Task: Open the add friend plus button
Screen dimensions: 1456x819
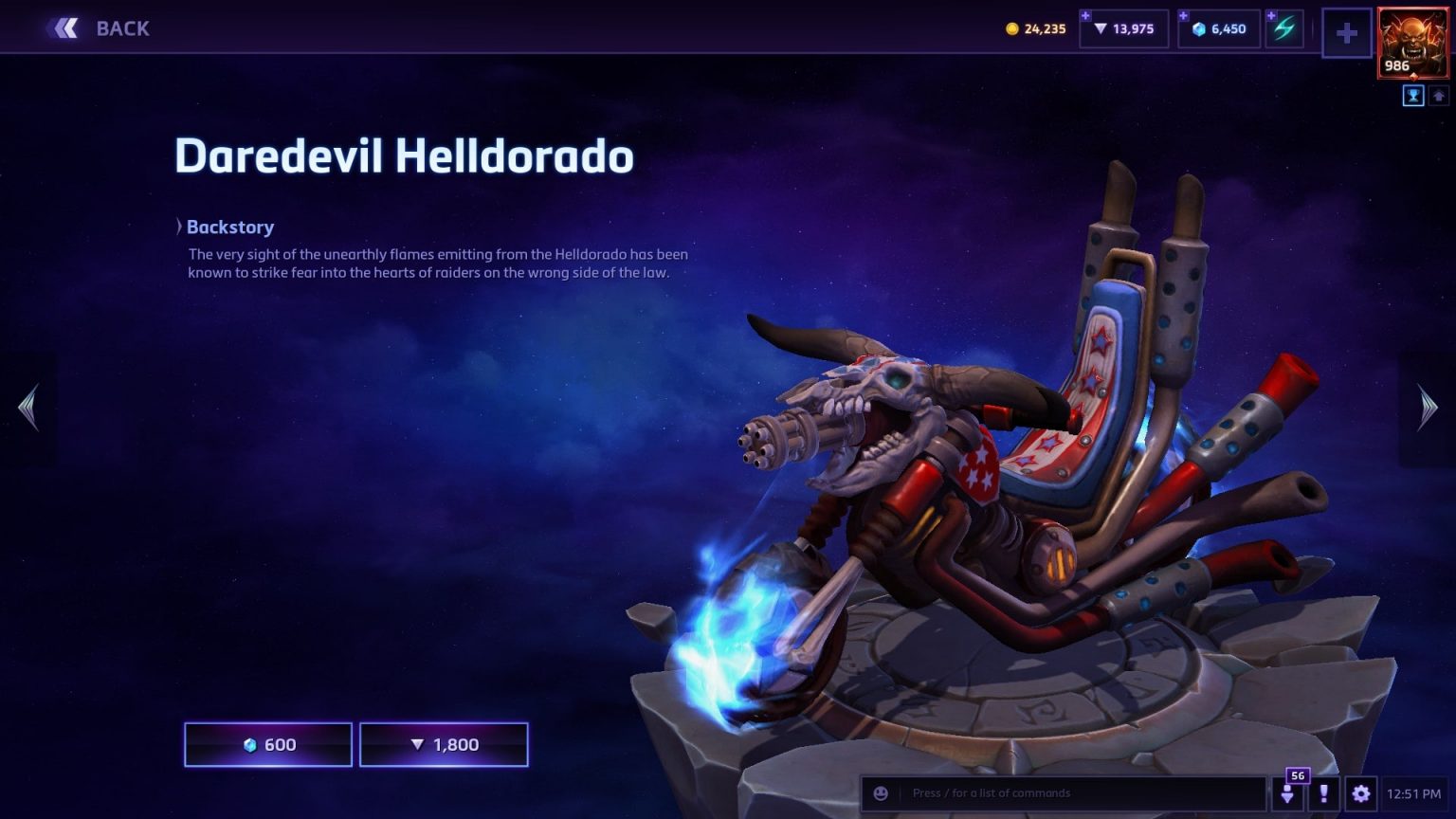Action: click(1346, 33)
